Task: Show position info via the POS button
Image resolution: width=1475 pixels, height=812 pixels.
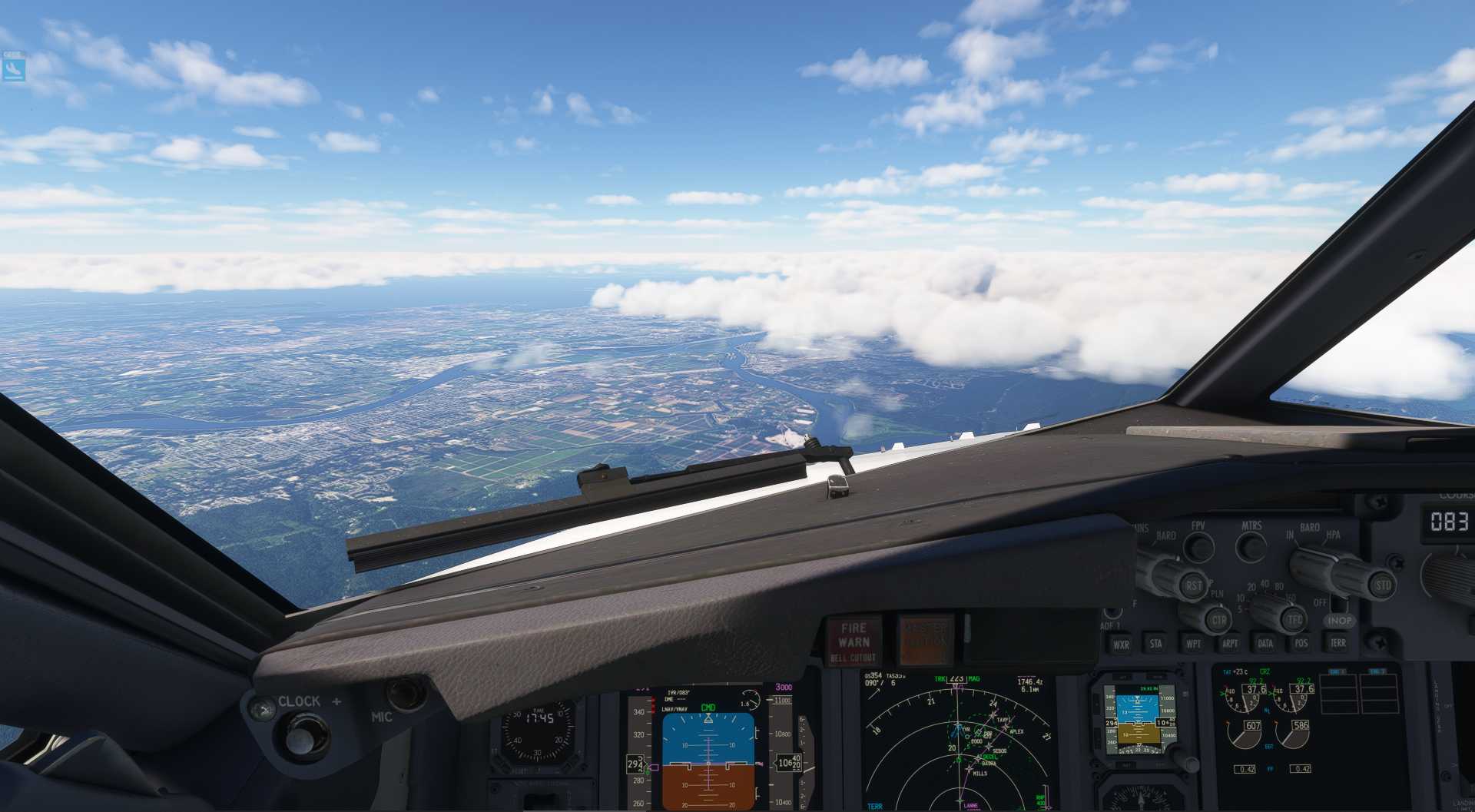Action: [x=1302, y=645]
